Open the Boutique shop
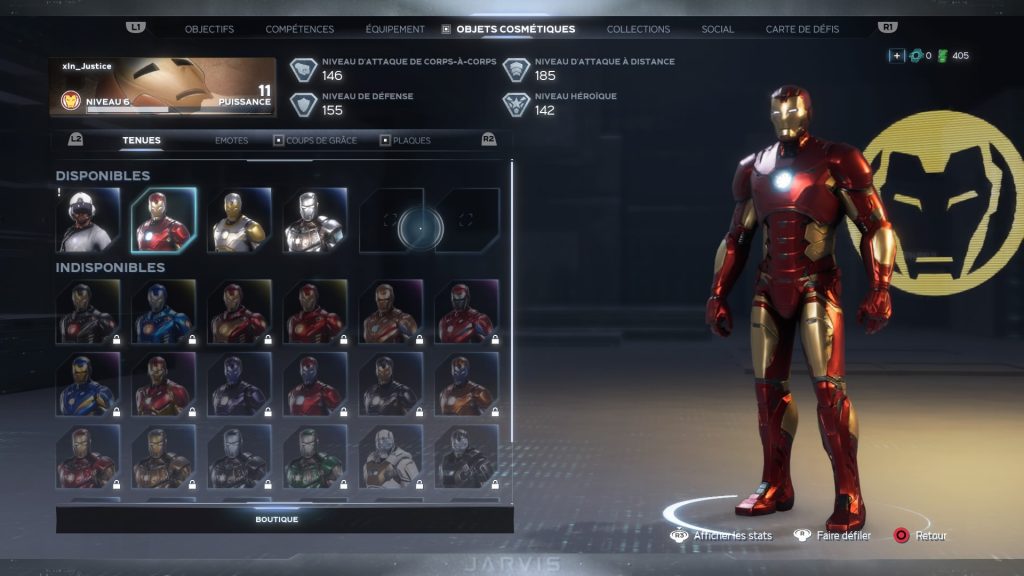1024x576 pixels. click(x=276, y=519)
